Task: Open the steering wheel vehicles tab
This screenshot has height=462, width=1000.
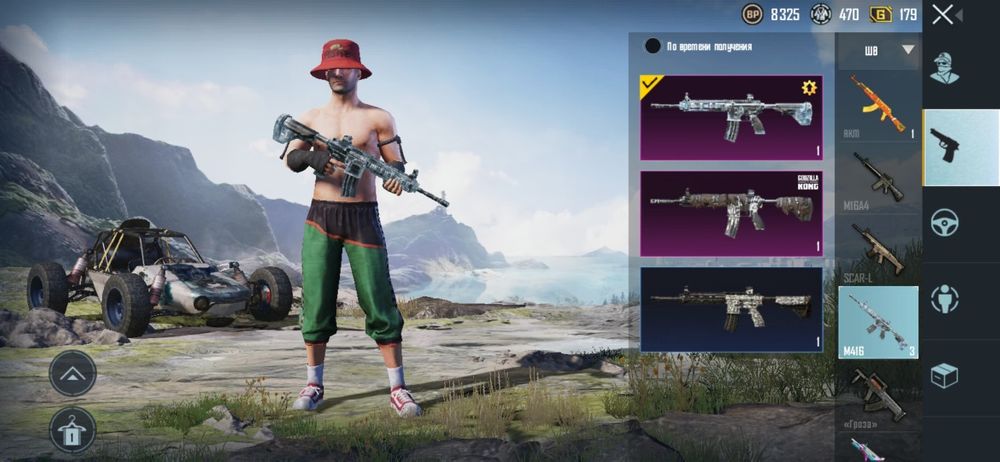Action: tap(945, 222)
